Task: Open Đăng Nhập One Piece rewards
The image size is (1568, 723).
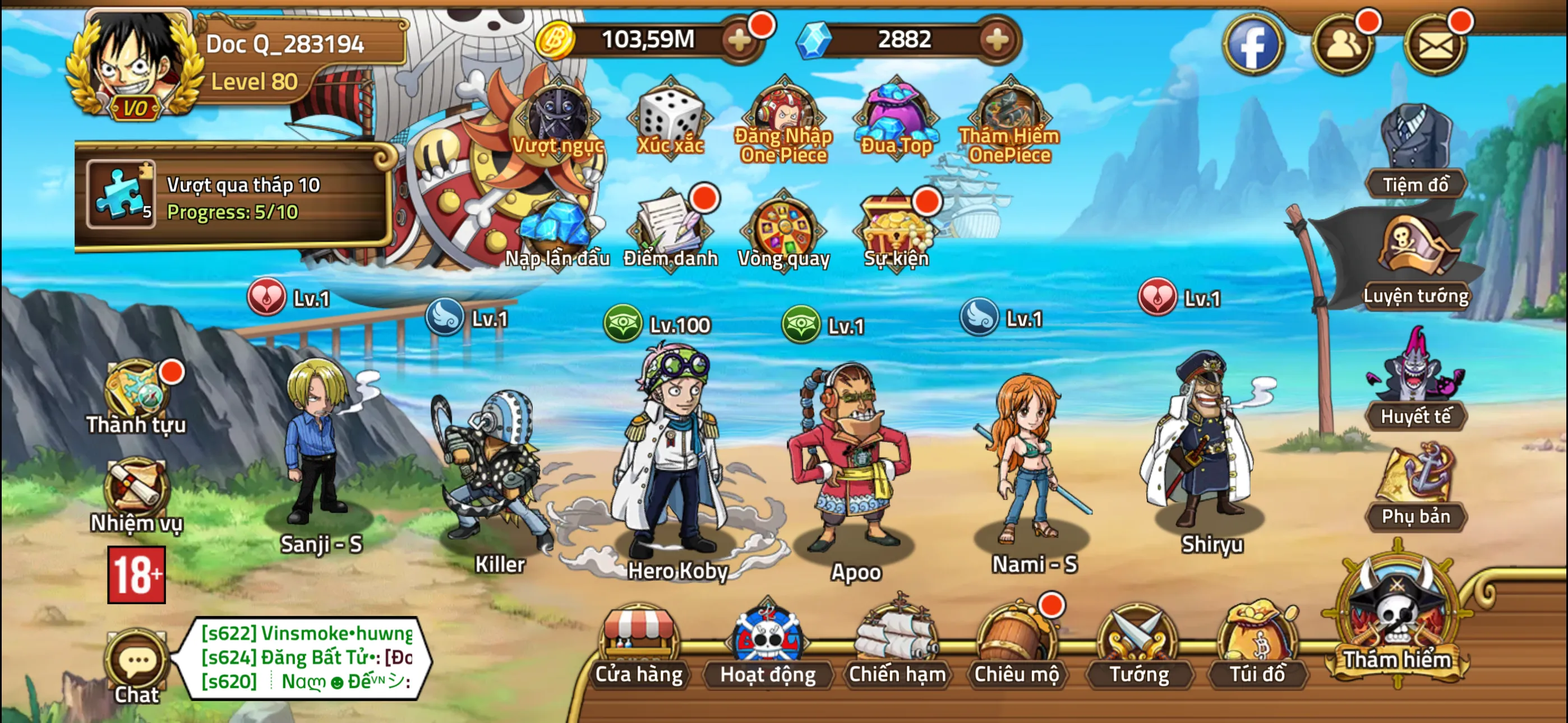Action: click(782, 115)
